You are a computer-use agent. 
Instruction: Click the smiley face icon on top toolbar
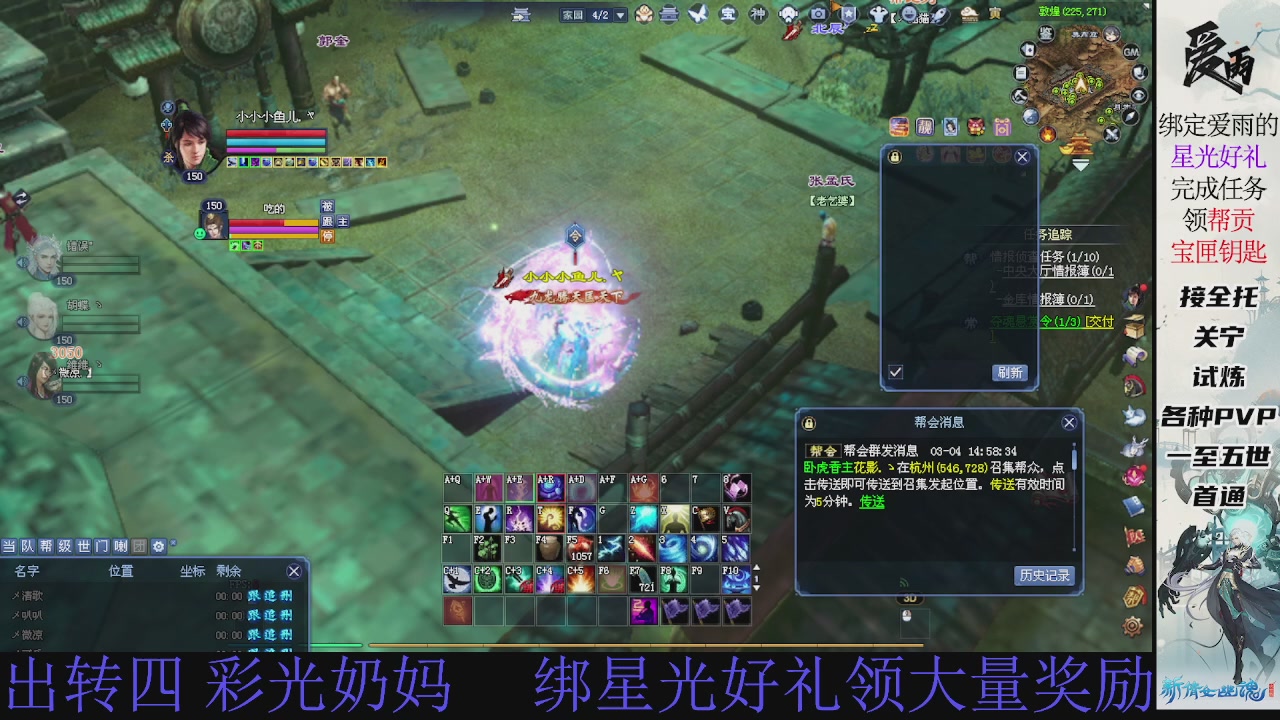point(909,14)
